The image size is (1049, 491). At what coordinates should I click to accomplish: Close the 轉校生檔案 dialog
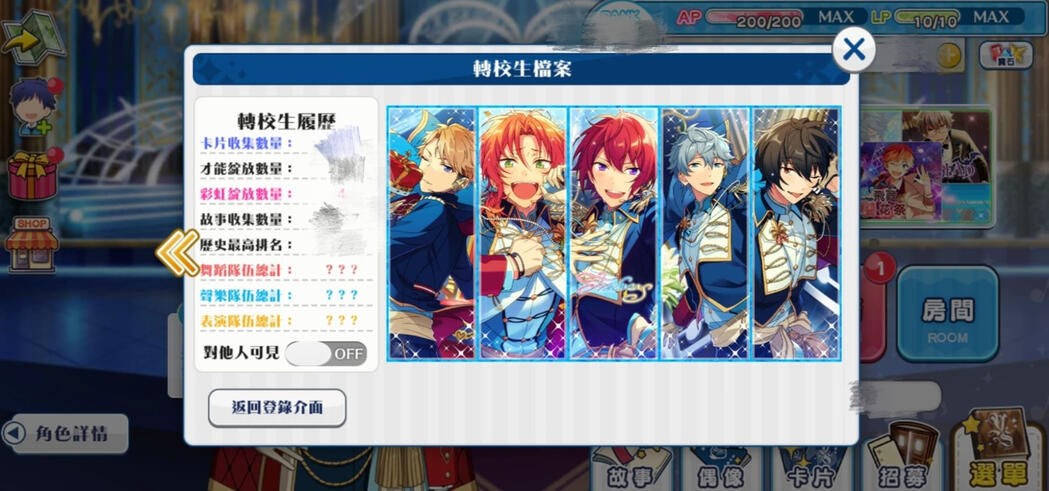pyautogui.click(x=854, y=49)
